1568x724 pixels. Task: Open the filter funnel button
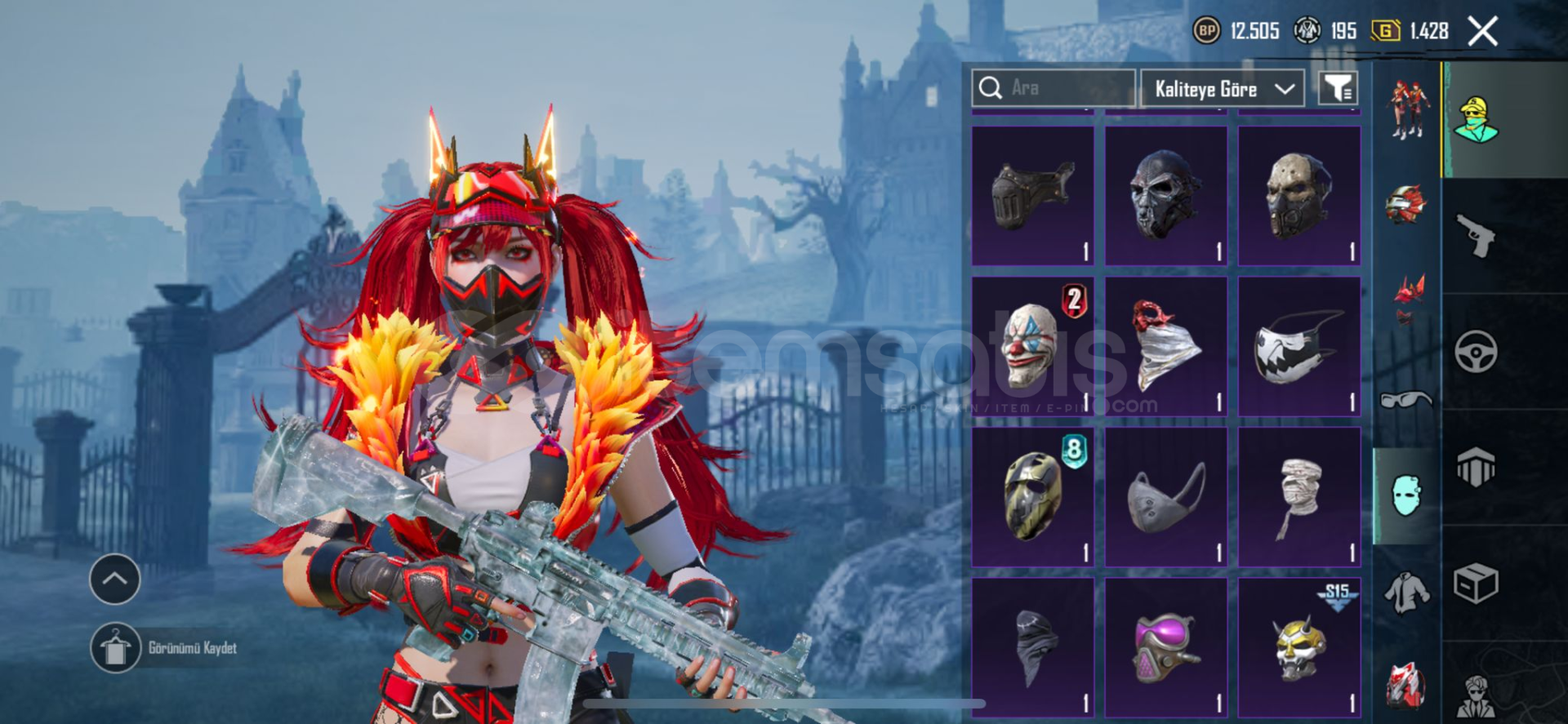(1338, 88)
